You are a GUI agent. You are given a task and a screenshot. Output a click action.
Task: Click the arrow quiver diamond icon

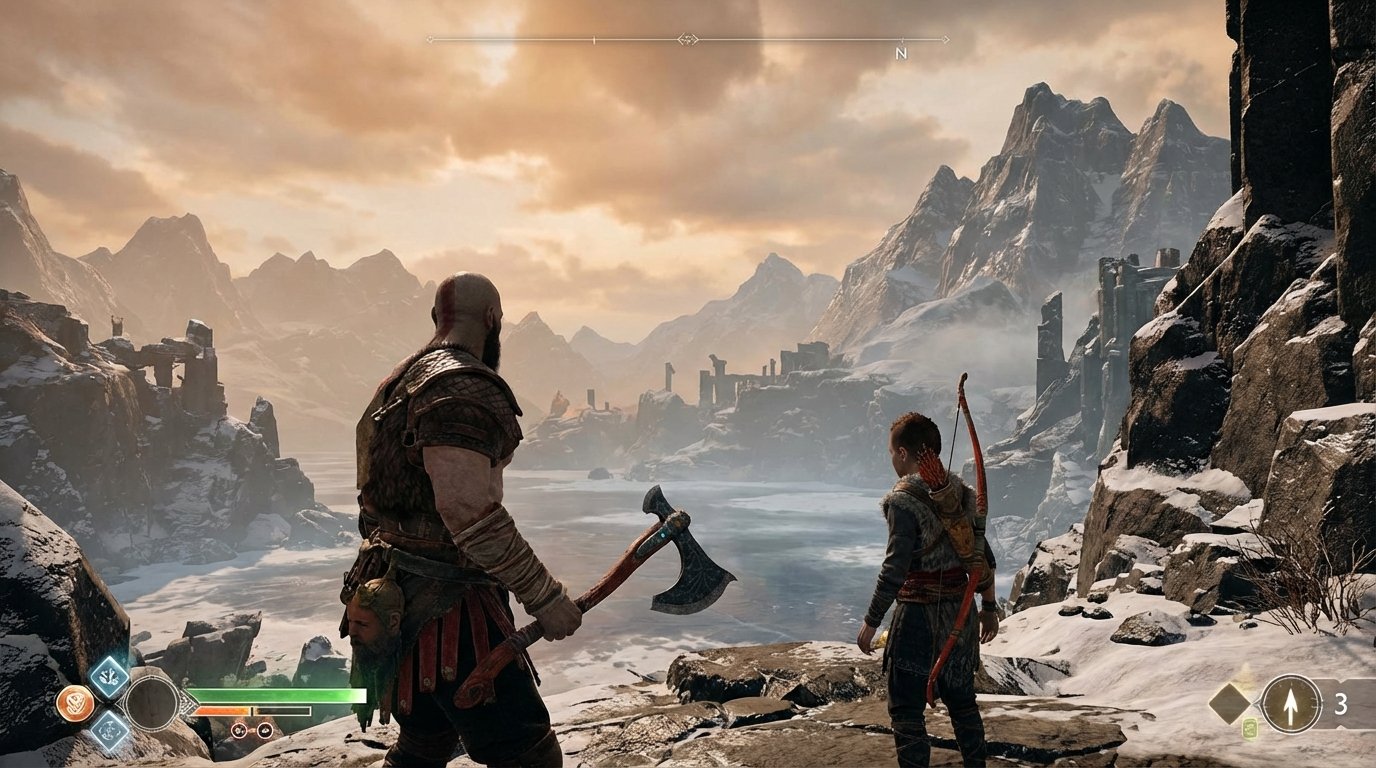coord(1230,703)
